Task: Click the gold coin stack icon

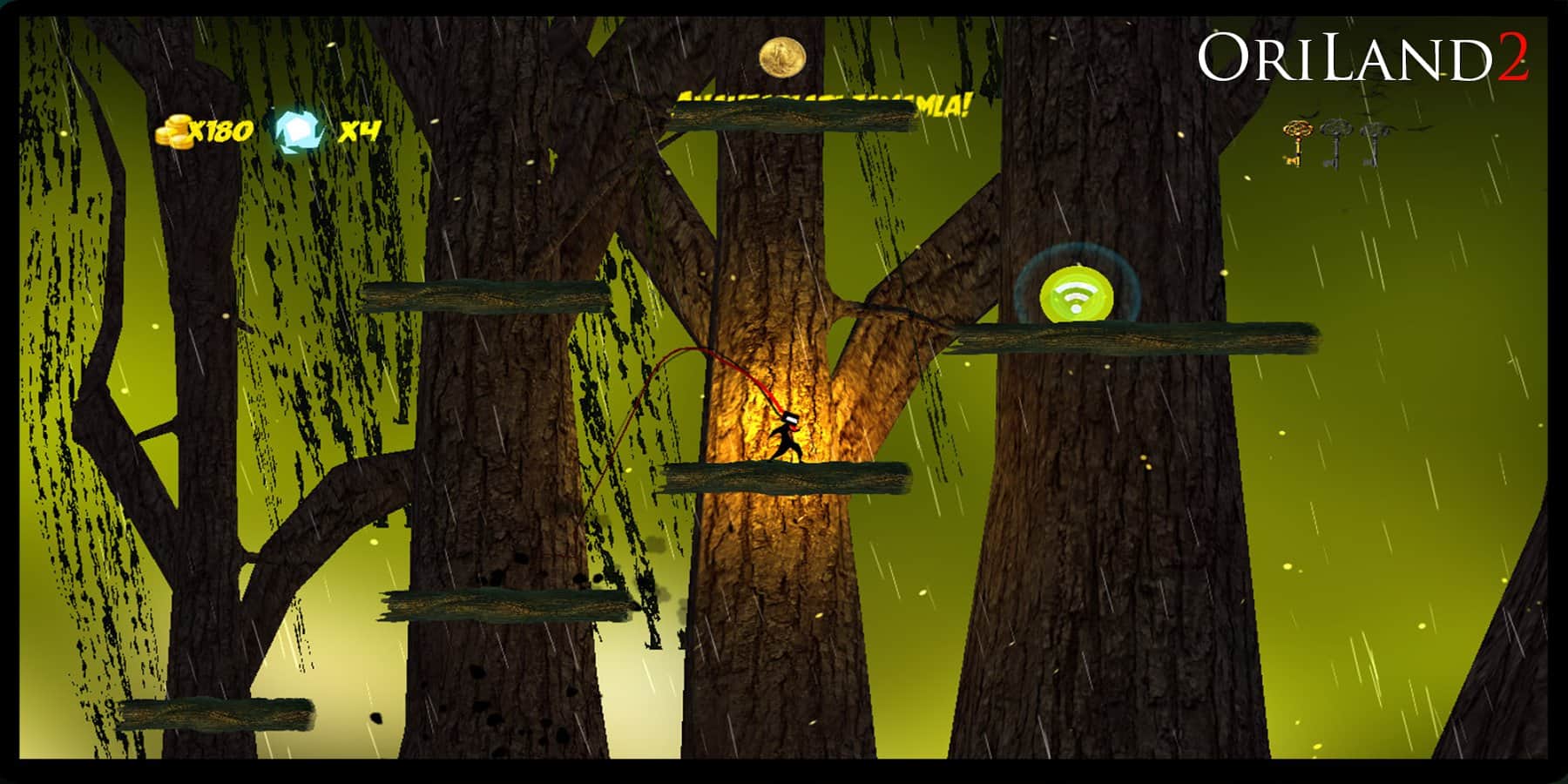Action: point(174,132)
